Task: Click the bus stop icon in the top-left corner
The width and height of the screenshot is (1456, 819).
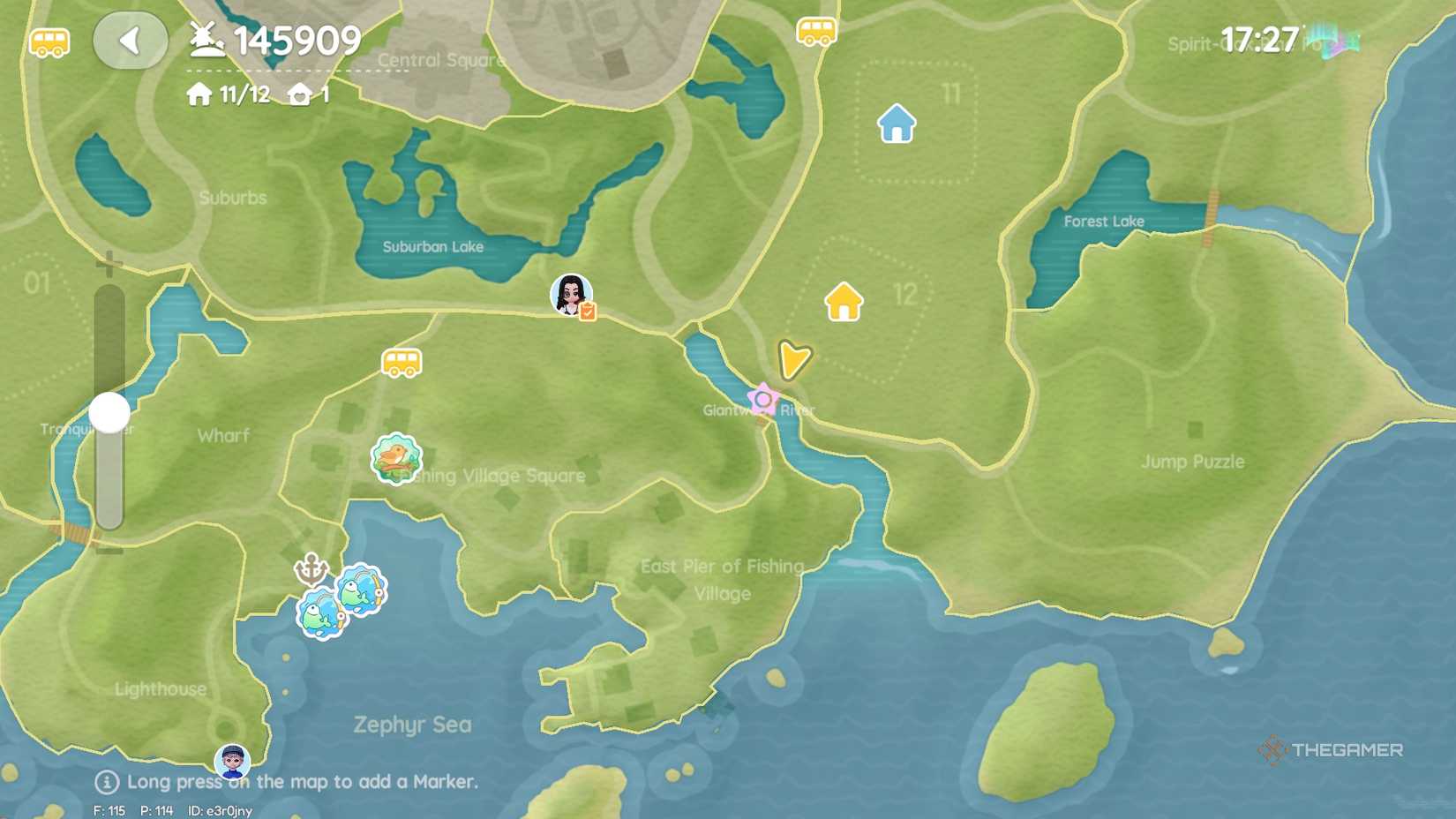Action: (x=49, y=41)
